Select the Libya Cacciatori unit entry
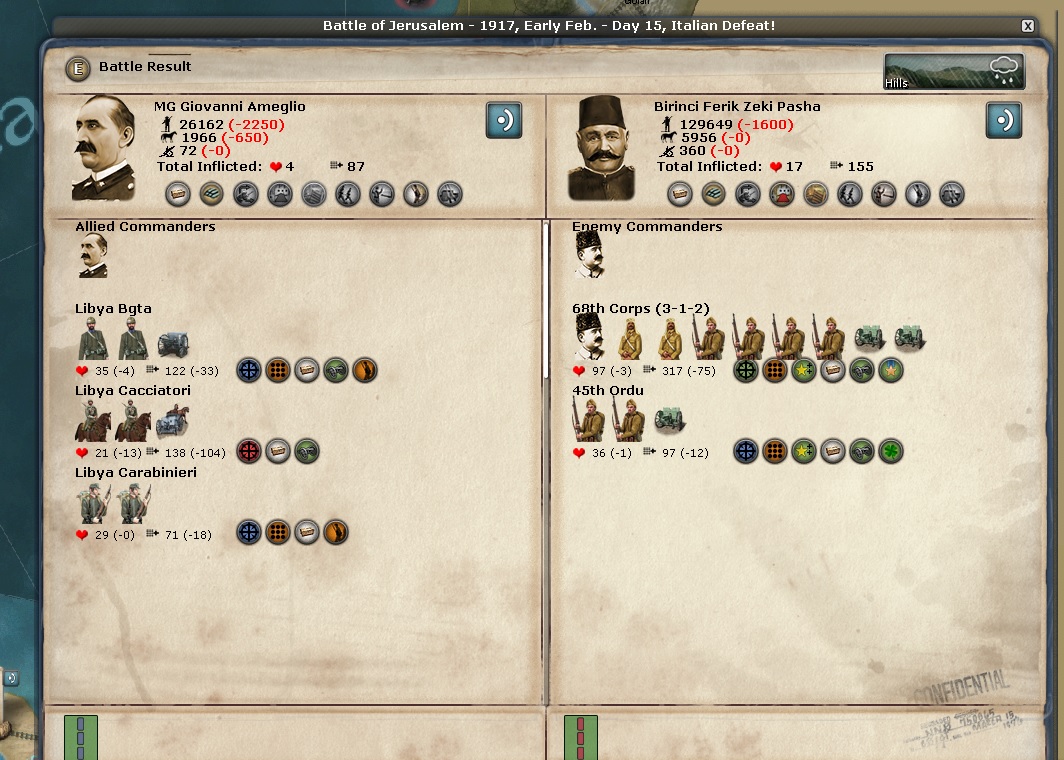This screenshot has width=1064, height=760. click(x=132, y=391)
